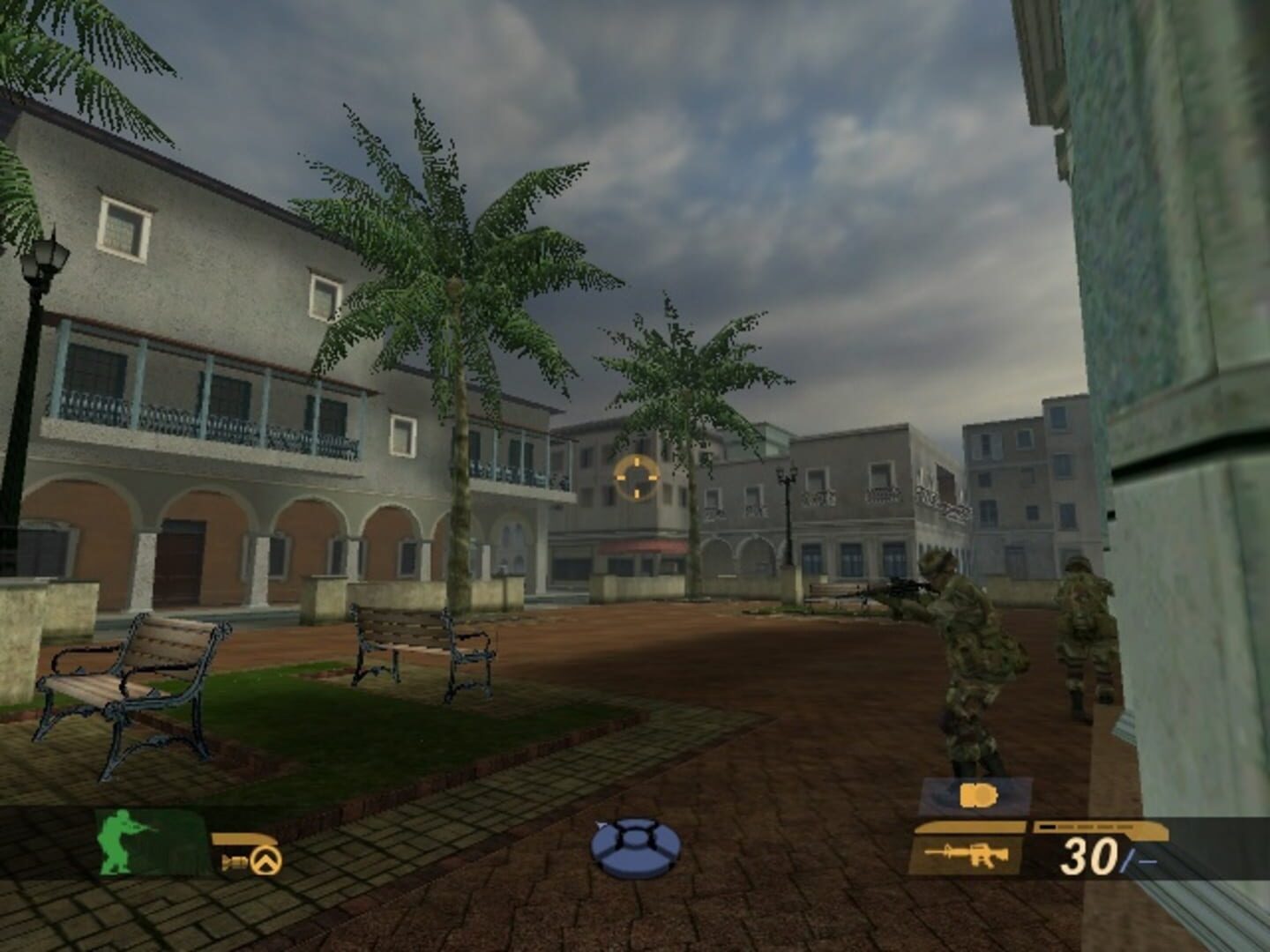Click the ammo counter showing 30

[x=1088, y=855]
